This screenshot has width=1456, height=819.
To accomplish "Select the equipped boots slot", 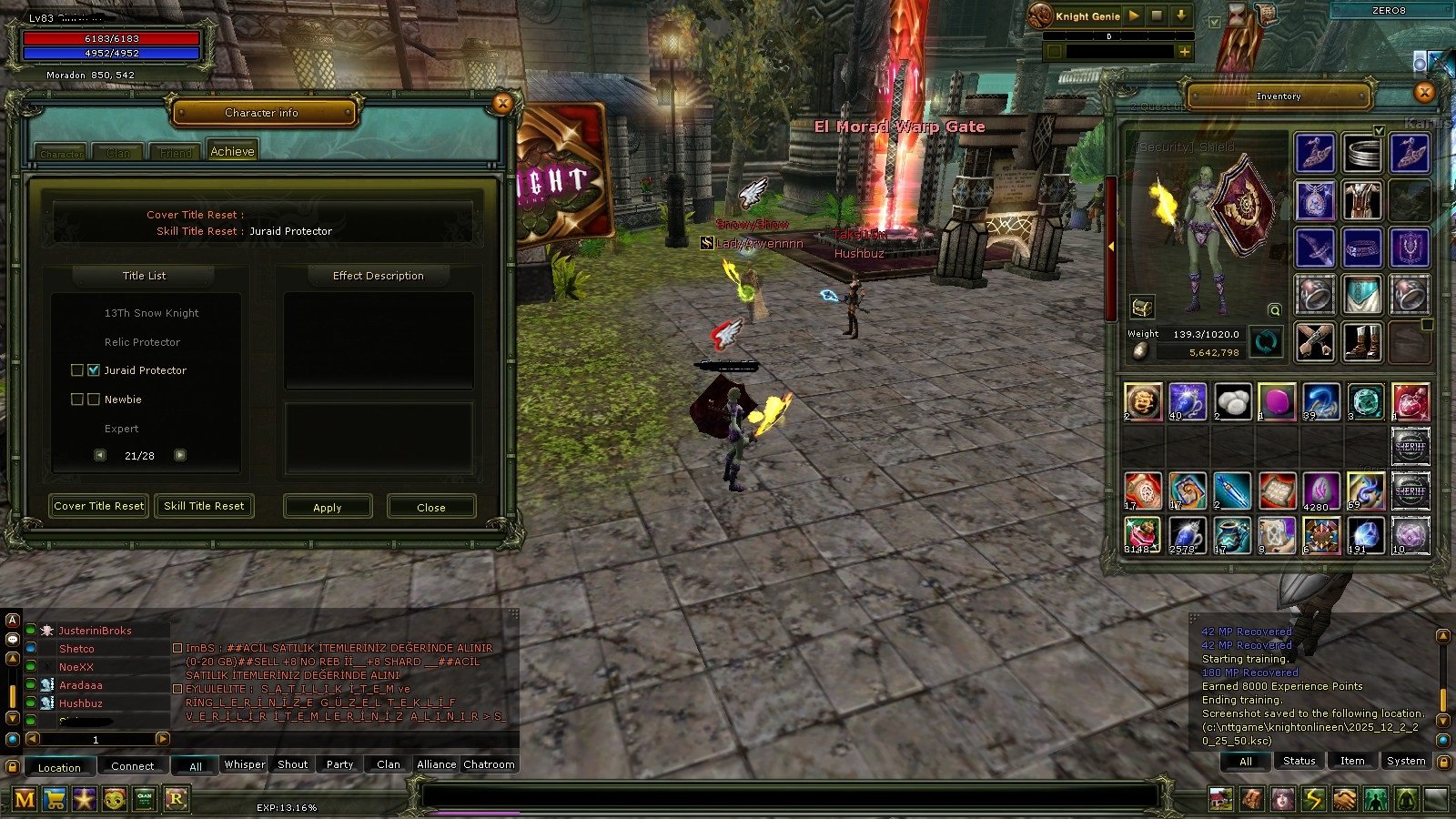I will (x=1361, y=342).
